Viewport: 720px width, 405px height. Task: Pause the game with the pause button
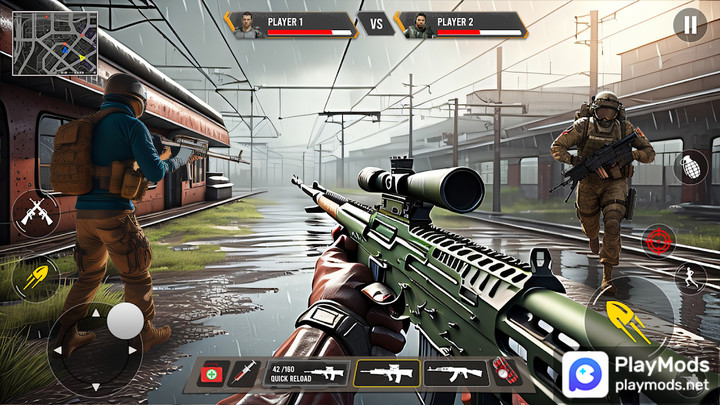(x=690, y=24)
